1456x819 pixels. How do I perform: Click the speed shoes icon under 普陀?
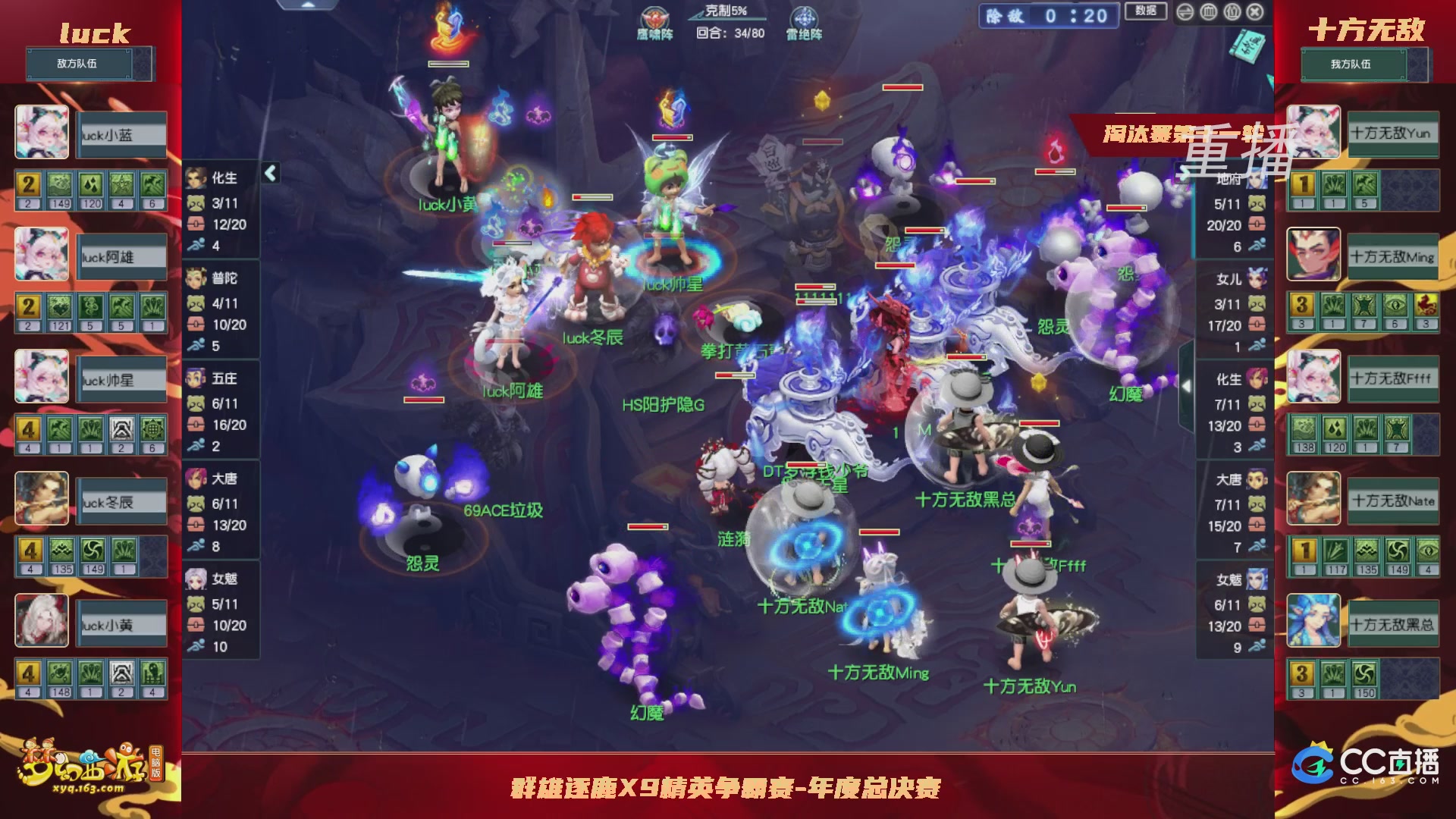[196, 345]
